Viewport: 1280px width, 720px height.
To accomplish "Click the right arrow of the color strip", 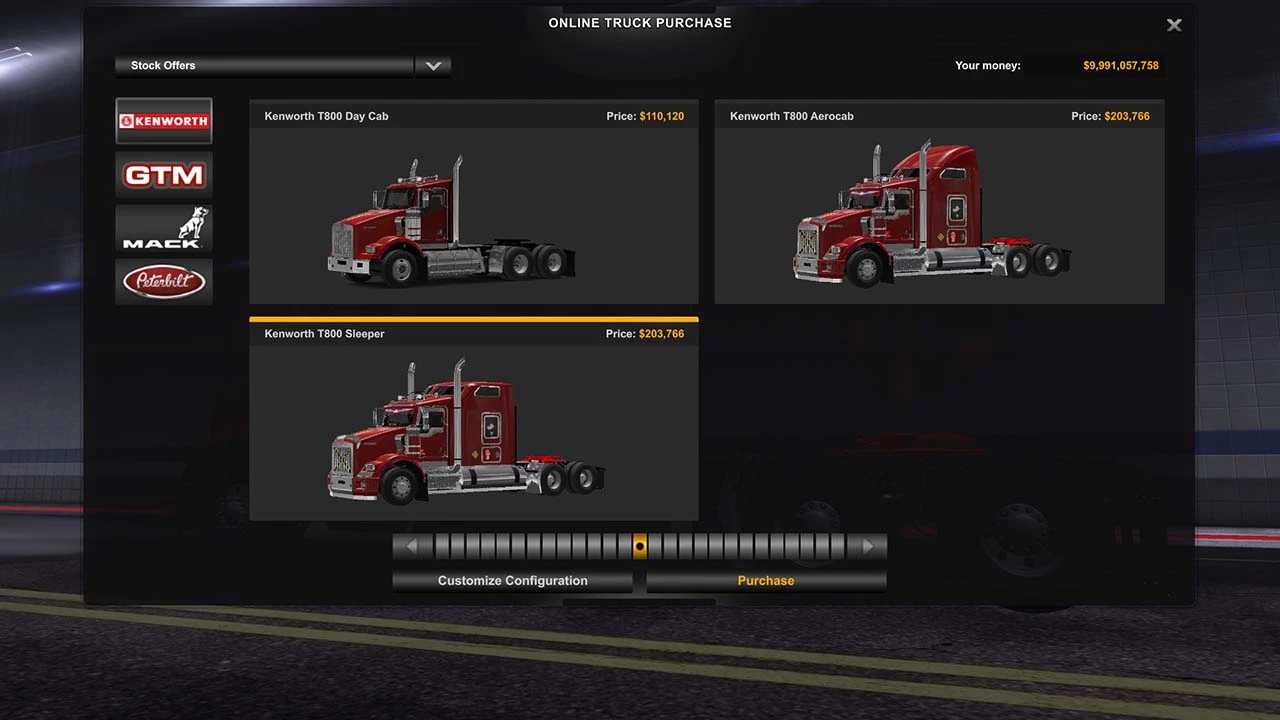I will pos(869,546).
